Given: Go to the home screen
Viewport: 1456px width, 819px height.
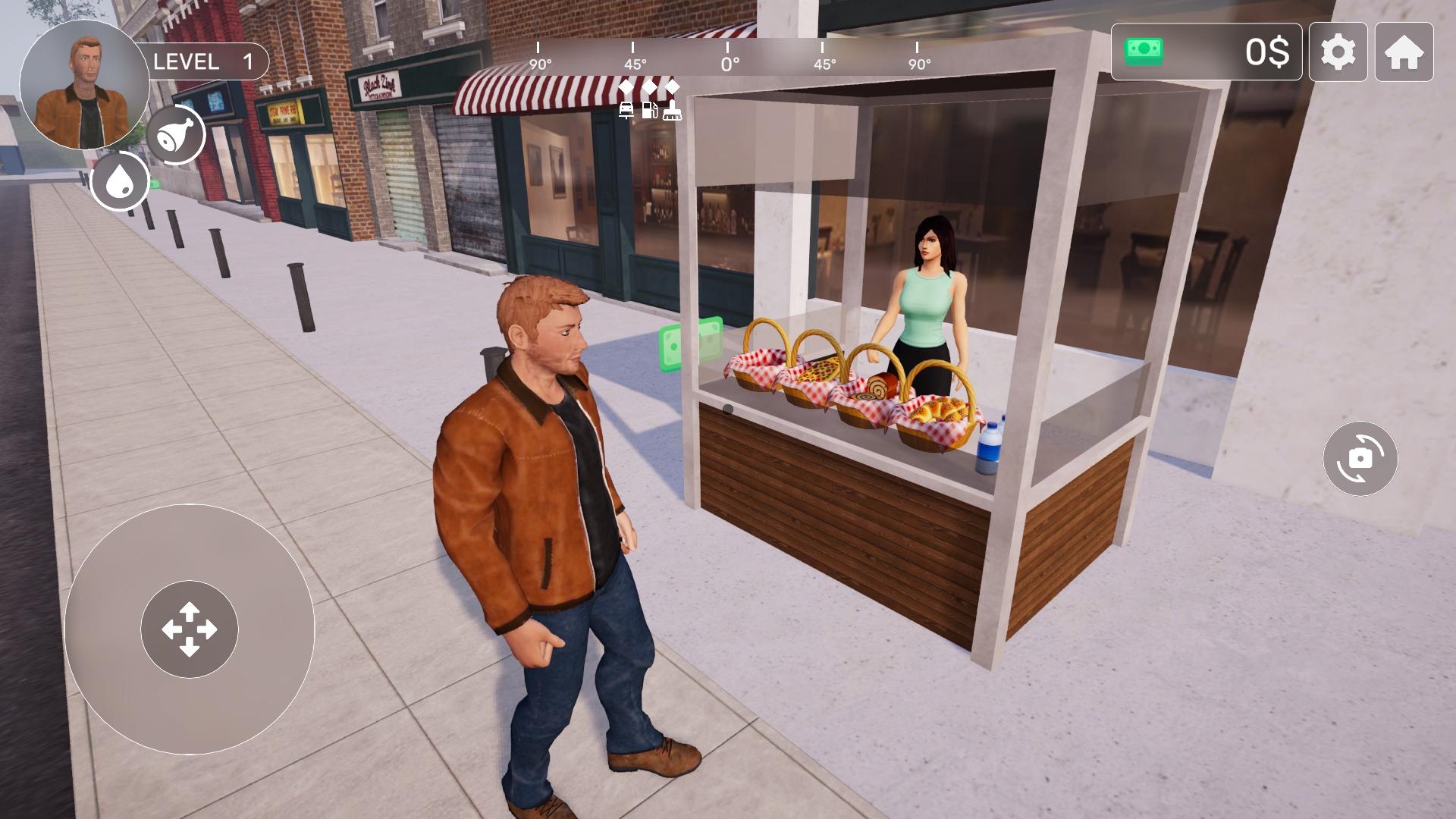Looking at the screenshot, I should tap(1404, 52).
